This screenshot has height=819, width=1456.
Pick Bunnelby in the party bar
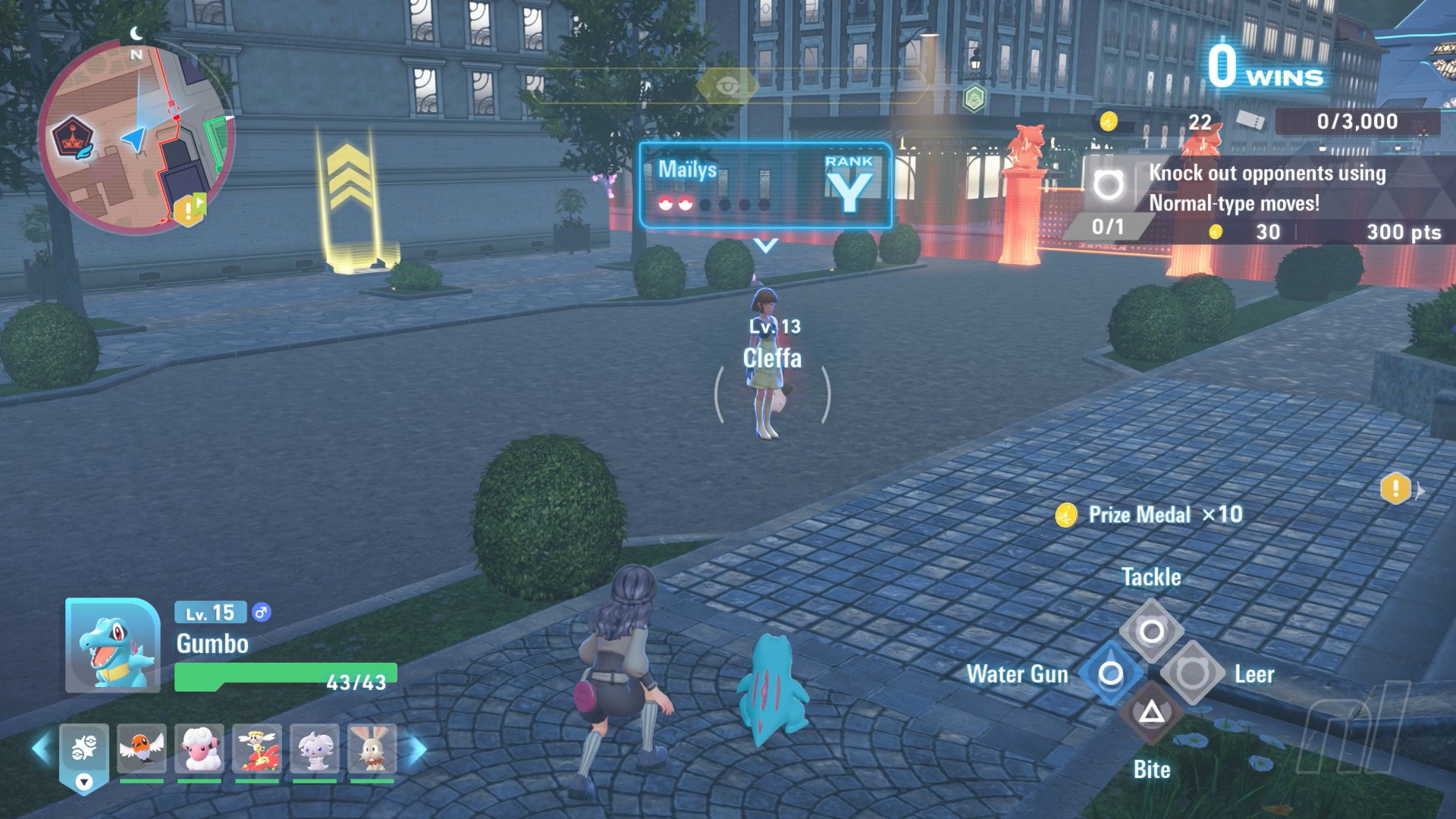pyautogui.click(x=372, y=748)
